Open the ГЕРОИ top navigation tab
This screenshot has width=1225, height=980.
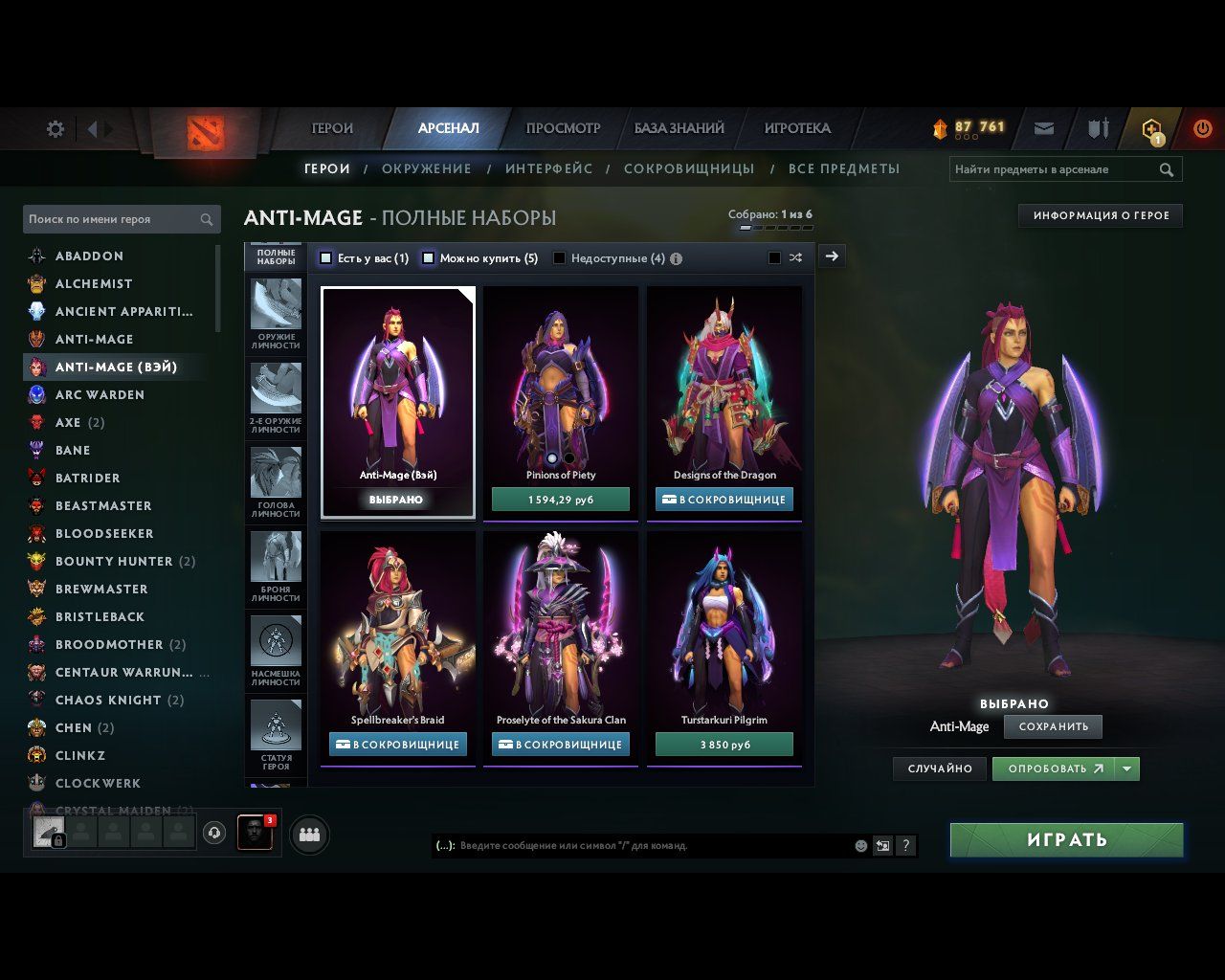click(x=332, y=128)
